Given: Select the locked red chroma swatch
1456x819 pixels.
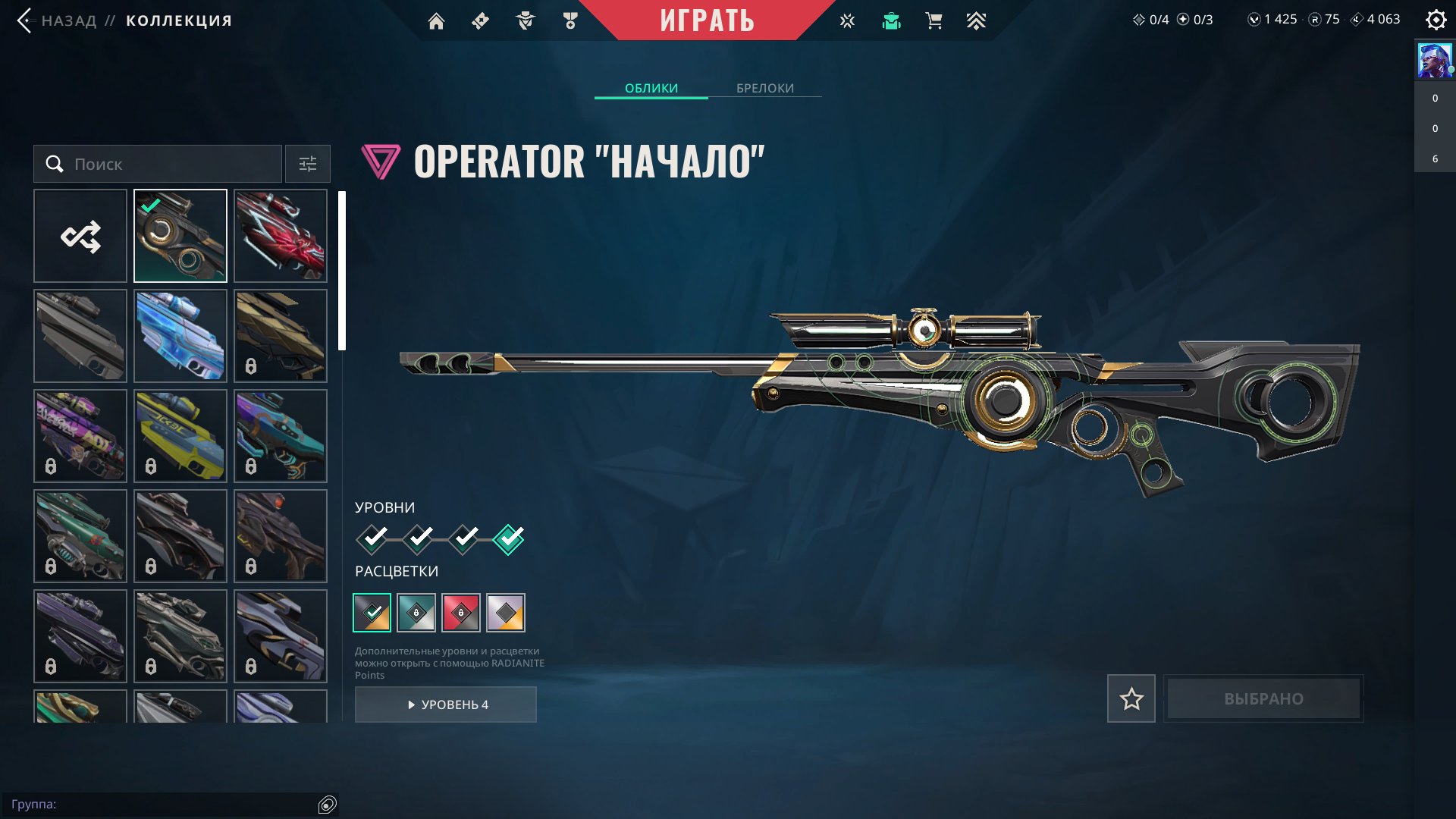Looking at the screenshot, I should point(462,613).
